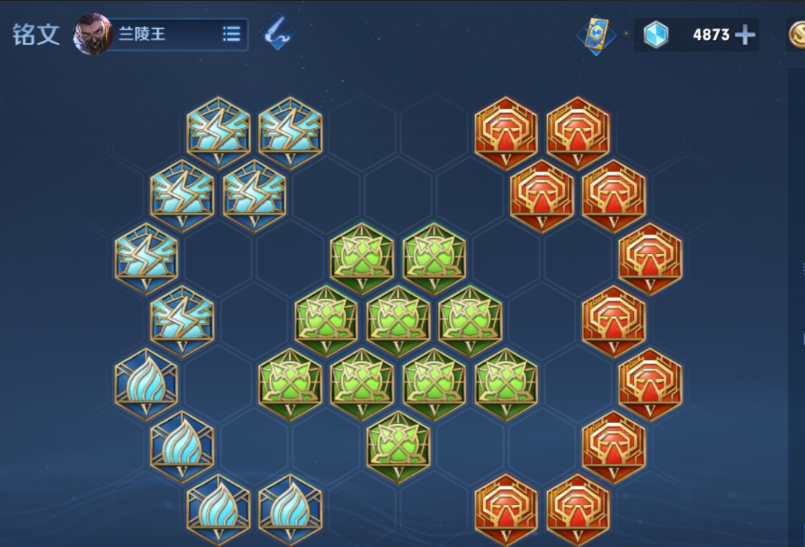Image resolution: width=805 pixels, height=547 pixels.
Task: Click the blue brush icon beside the page selector
Action: coord(278,34)
